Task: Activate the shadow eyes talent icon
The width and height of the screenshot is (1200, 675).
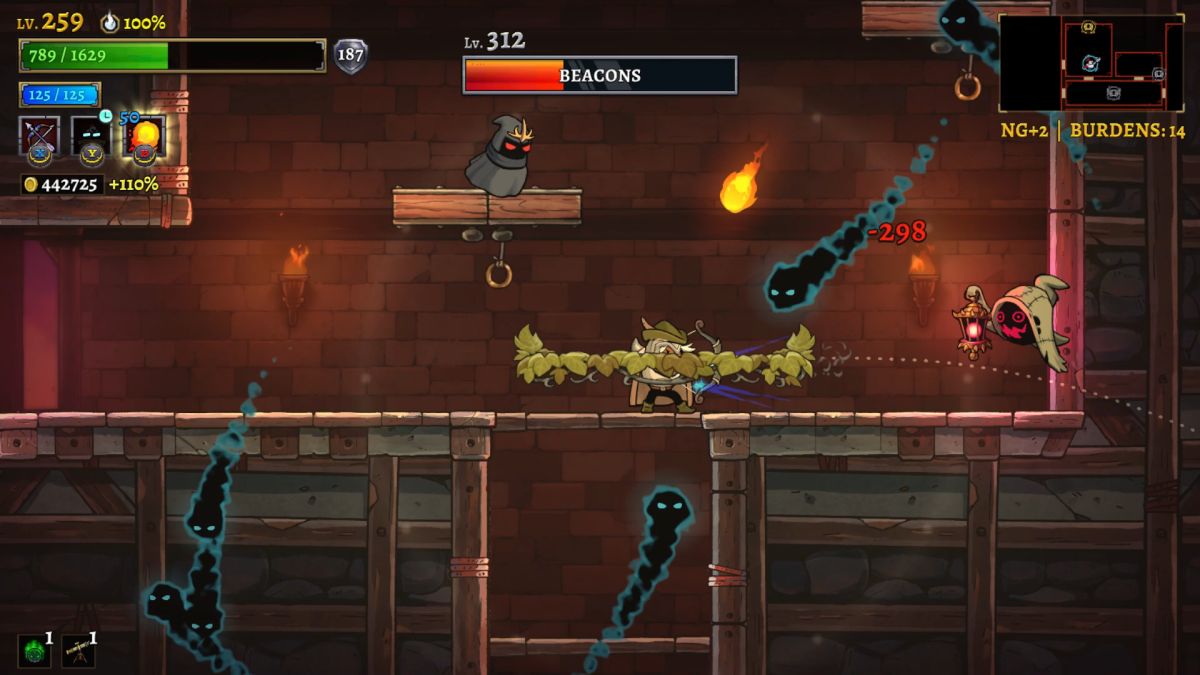Action: point(91,135)
